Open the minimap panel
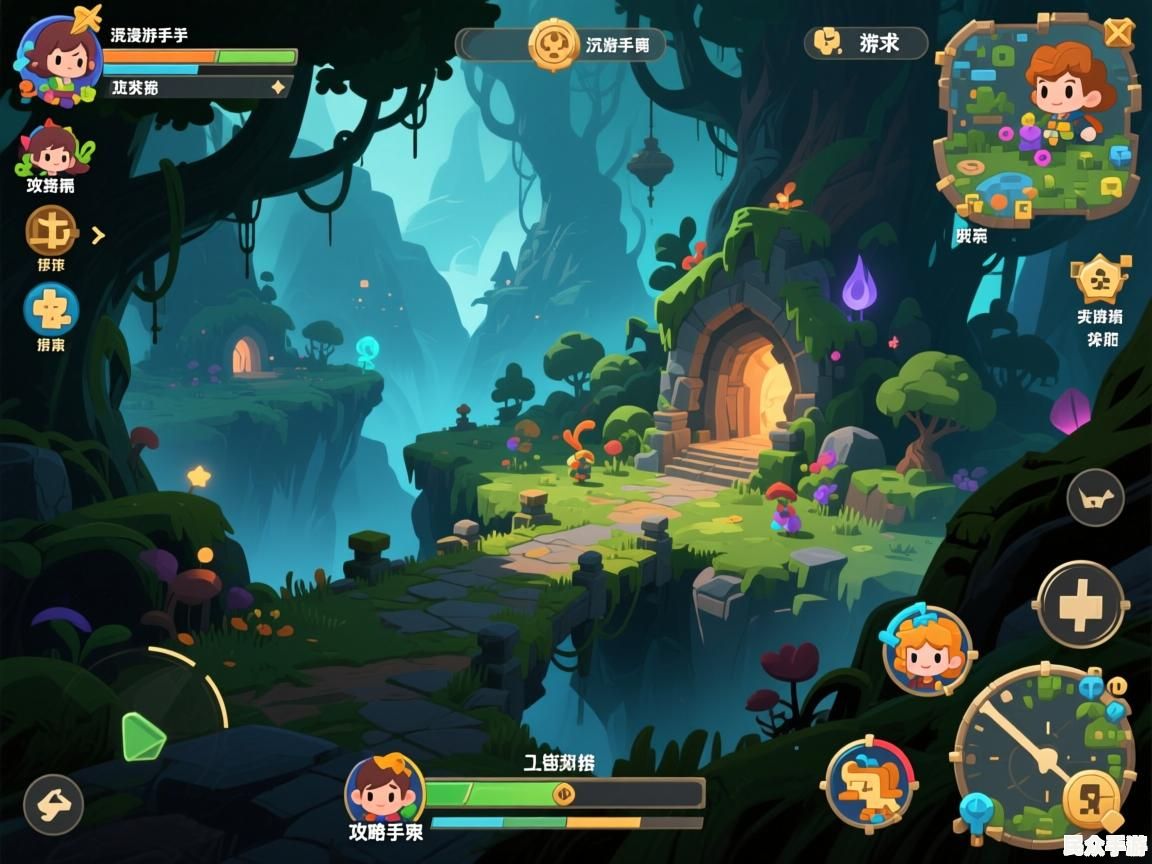 [1036, 120]
